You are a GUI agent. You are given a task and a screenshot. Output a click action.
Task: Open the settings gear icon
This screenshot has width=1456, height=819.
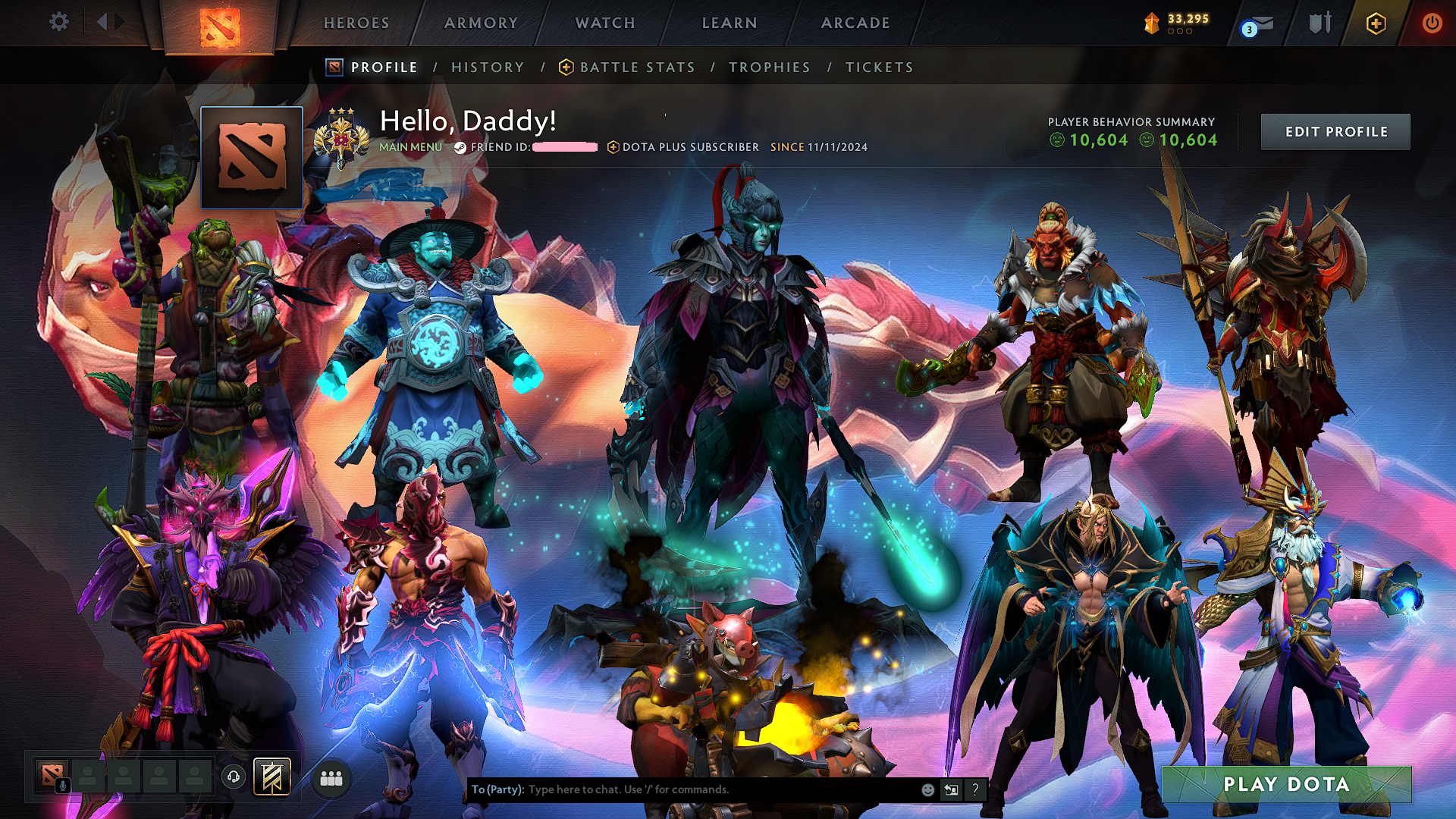58,22
